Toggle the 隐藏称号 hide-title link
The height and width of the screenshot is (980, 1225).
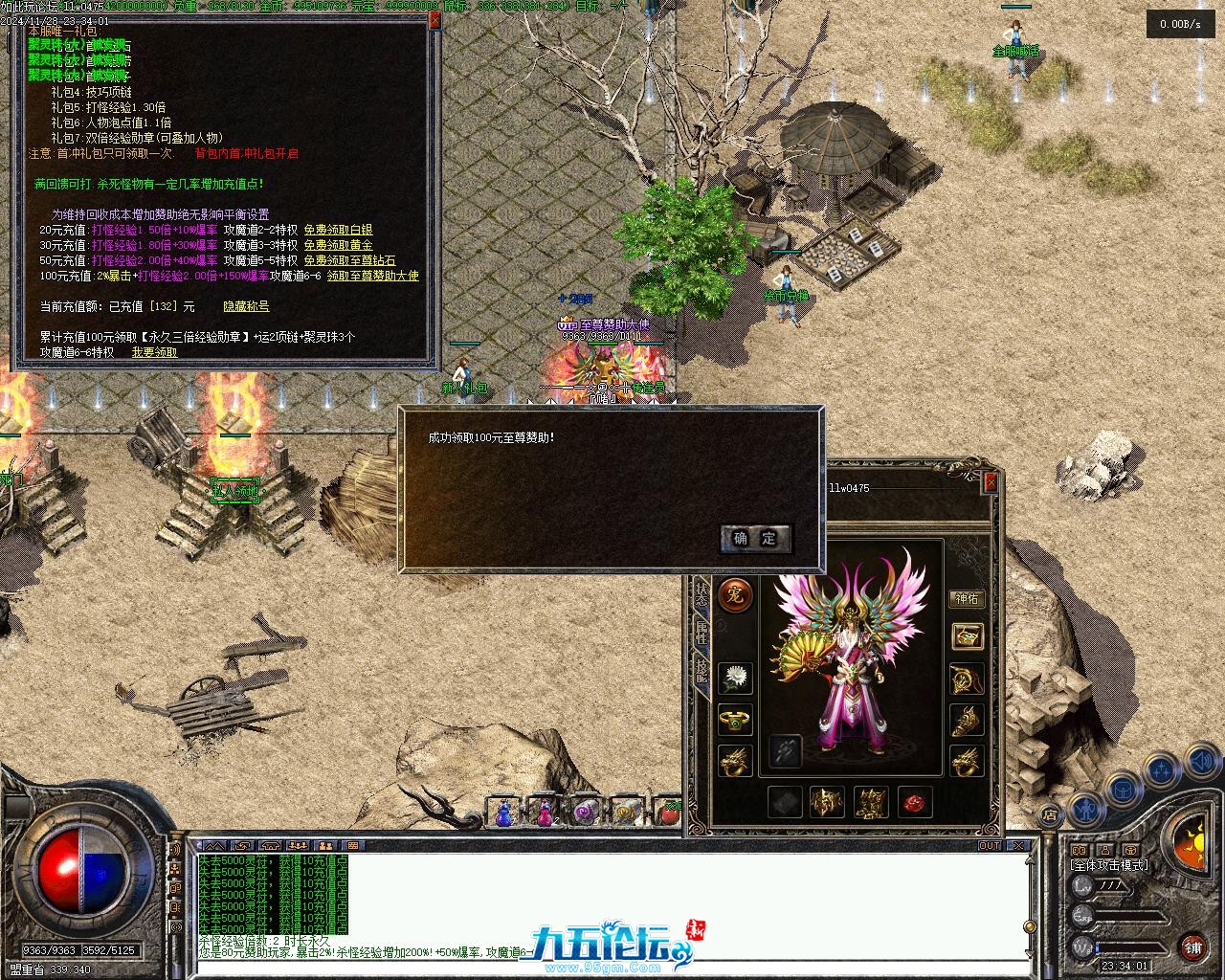[246, 306]
